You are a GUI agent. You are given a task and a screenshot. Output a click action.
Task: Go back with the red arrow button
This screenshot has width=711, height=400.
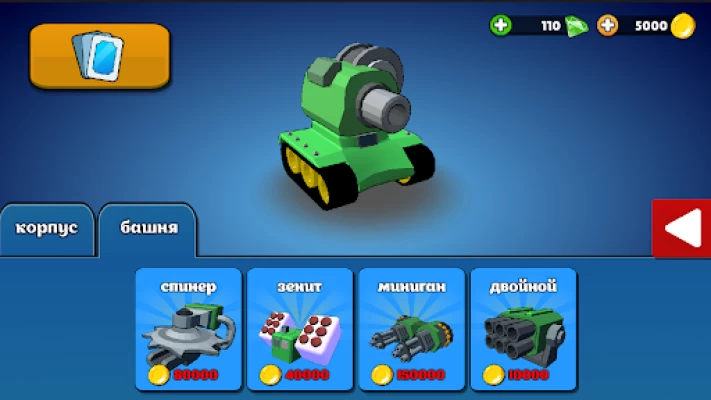tap(681, 228)
